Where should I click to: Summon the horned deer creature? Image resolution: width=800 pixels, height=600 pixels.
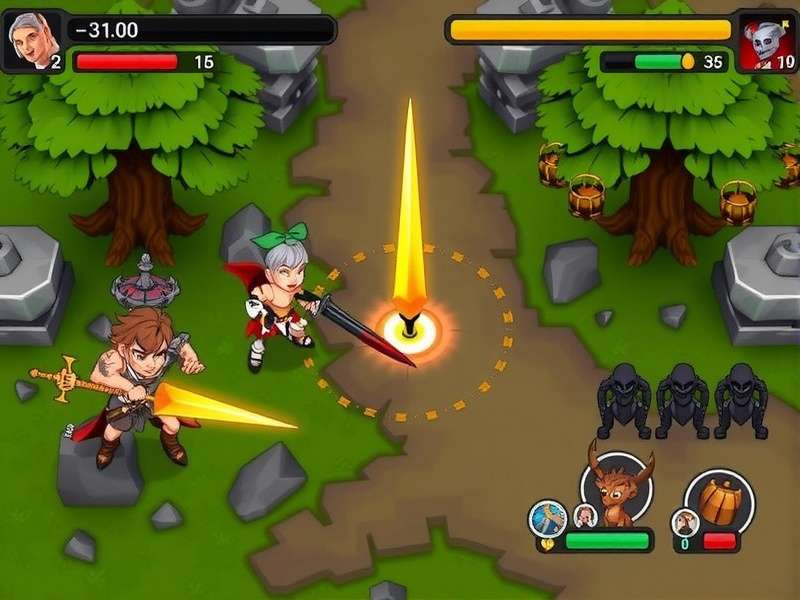[615, 492]
